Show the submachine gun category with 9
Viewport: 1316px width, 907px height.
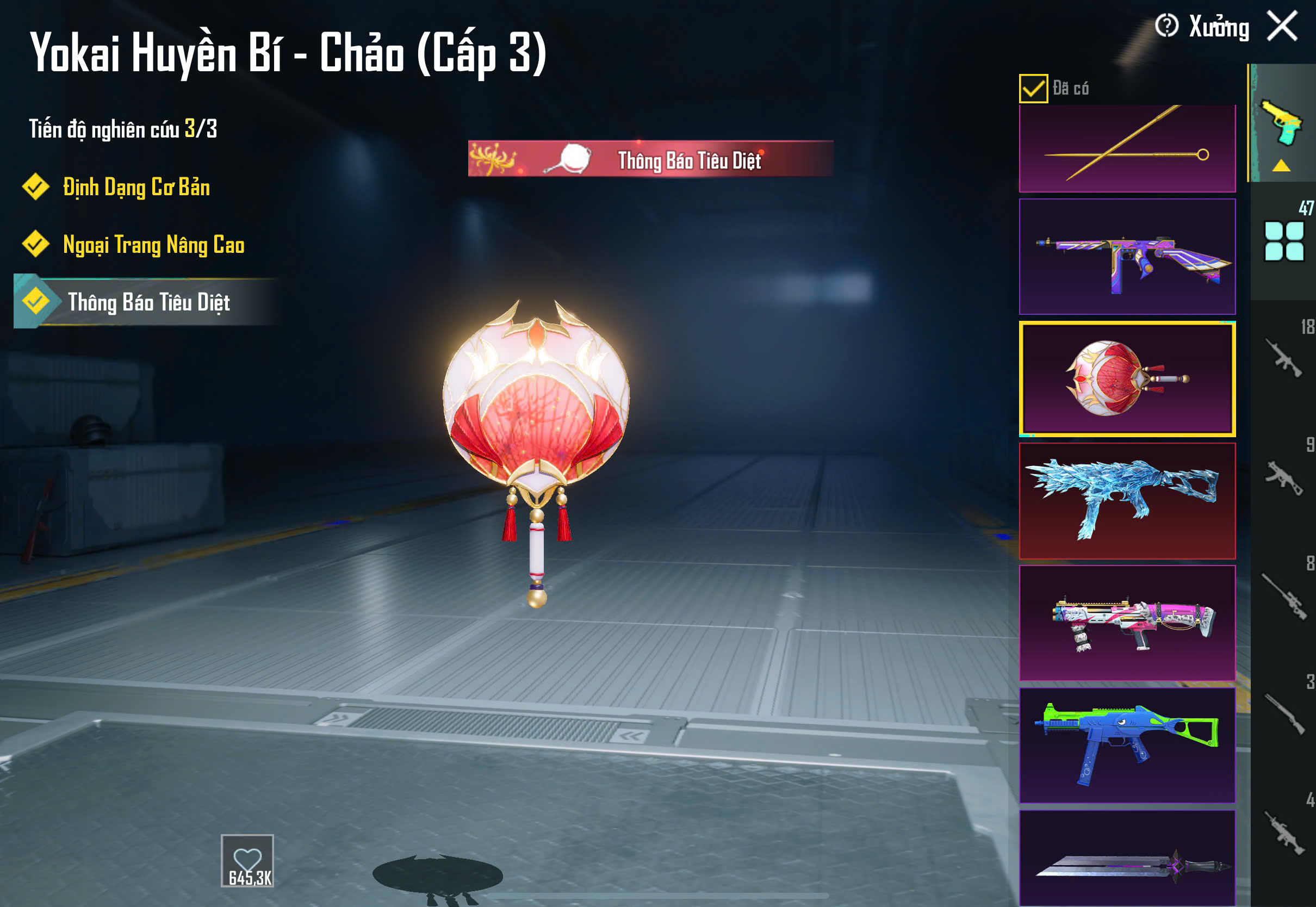point(1283,477)
